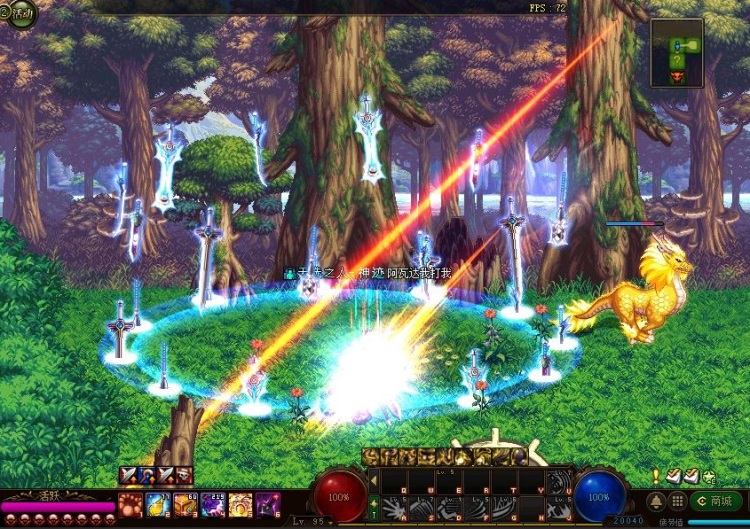Click the bell notification button
750x529 pixels.
tap(656, 500)
